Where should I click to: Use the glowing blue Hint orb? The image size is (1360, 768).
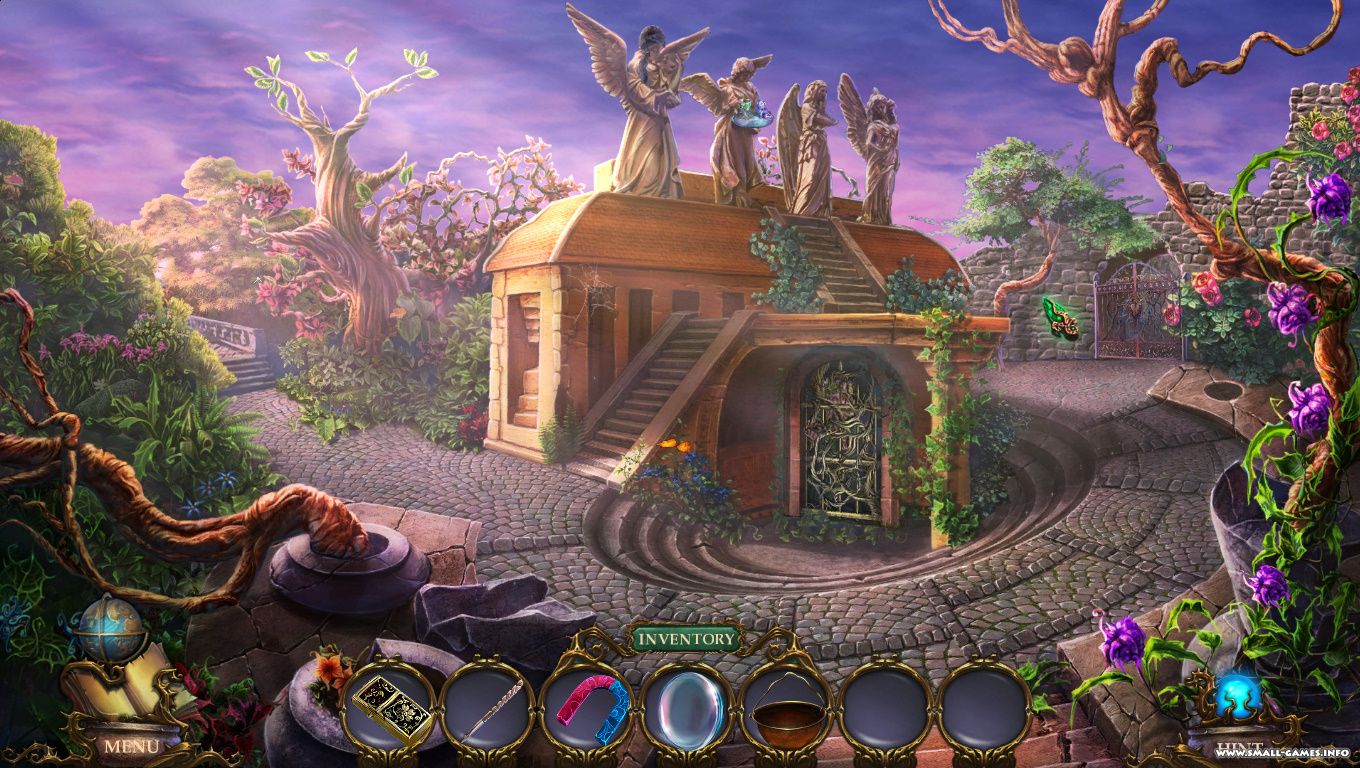coord(1237,696)
